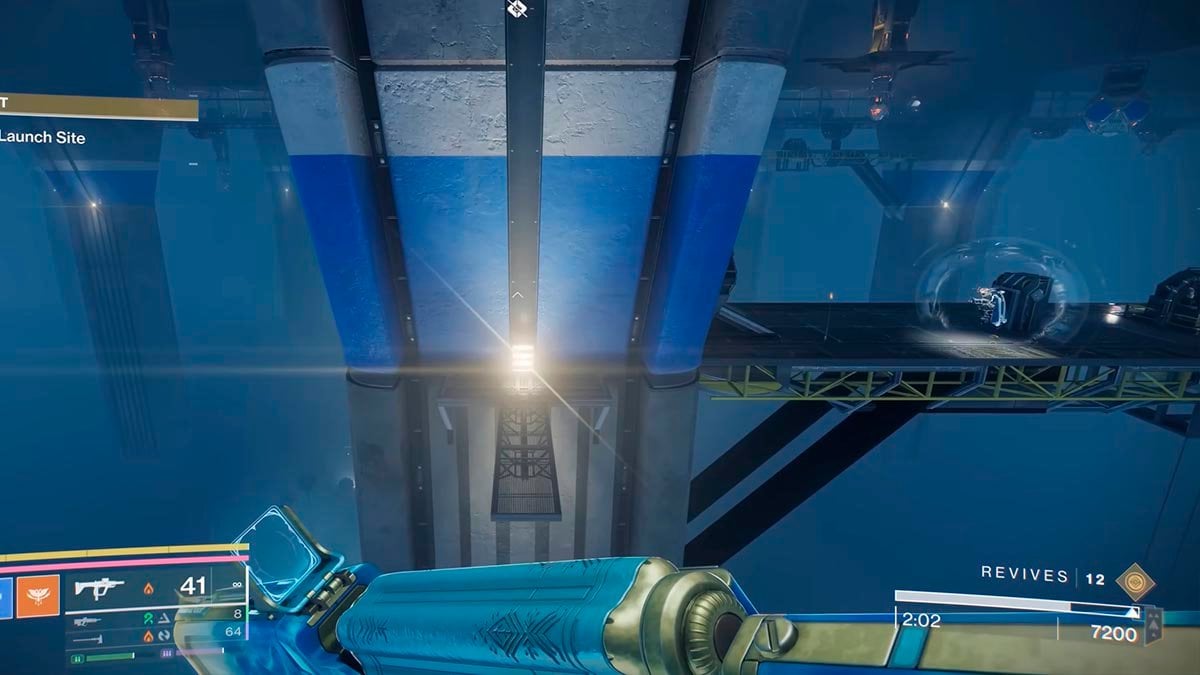Choose the heavy sword weapon slot
The height and width of the screenshot is (675, 1200).
pos(87,637)
